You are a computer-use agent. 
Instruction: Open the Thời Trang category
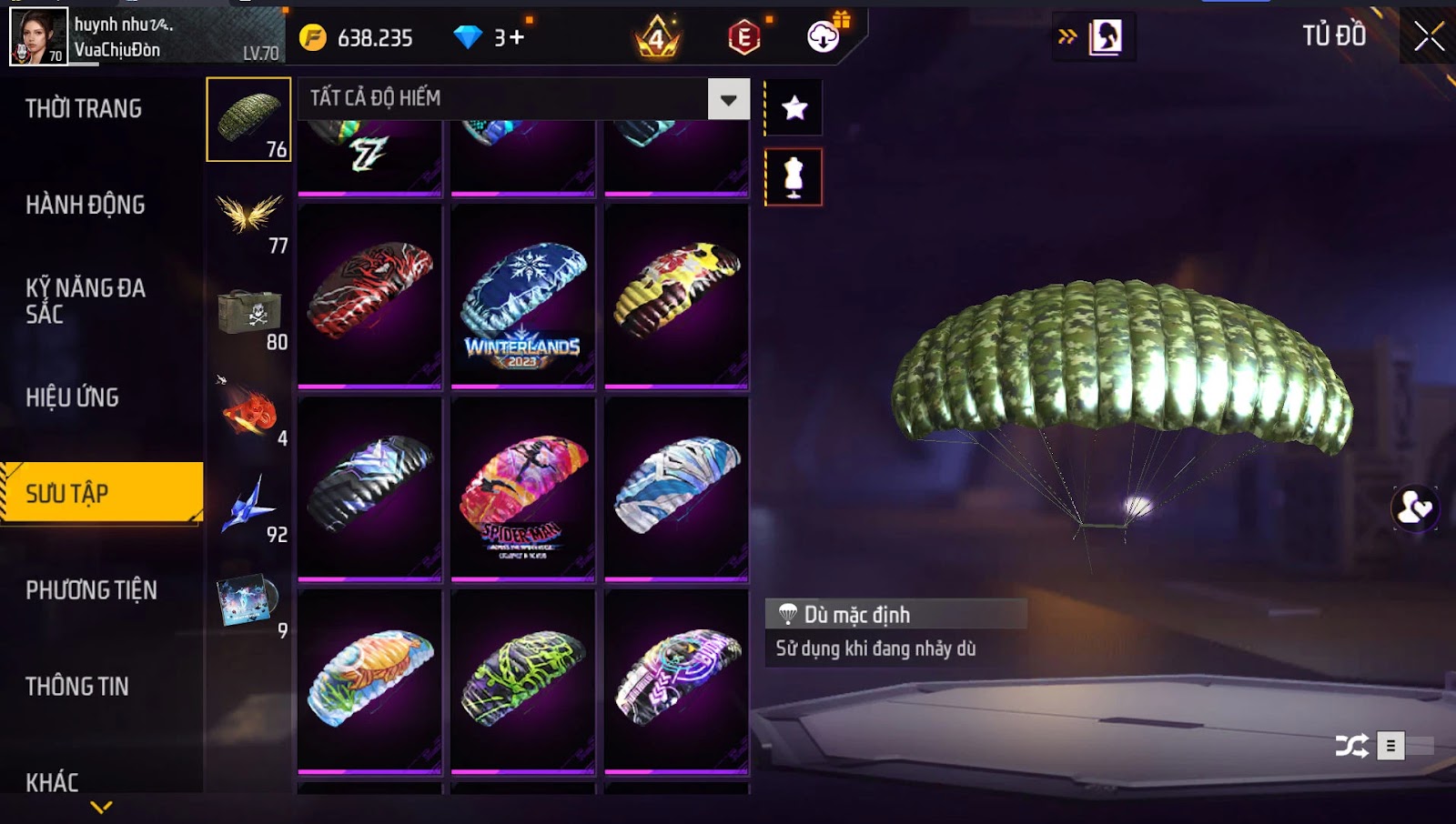84,109
